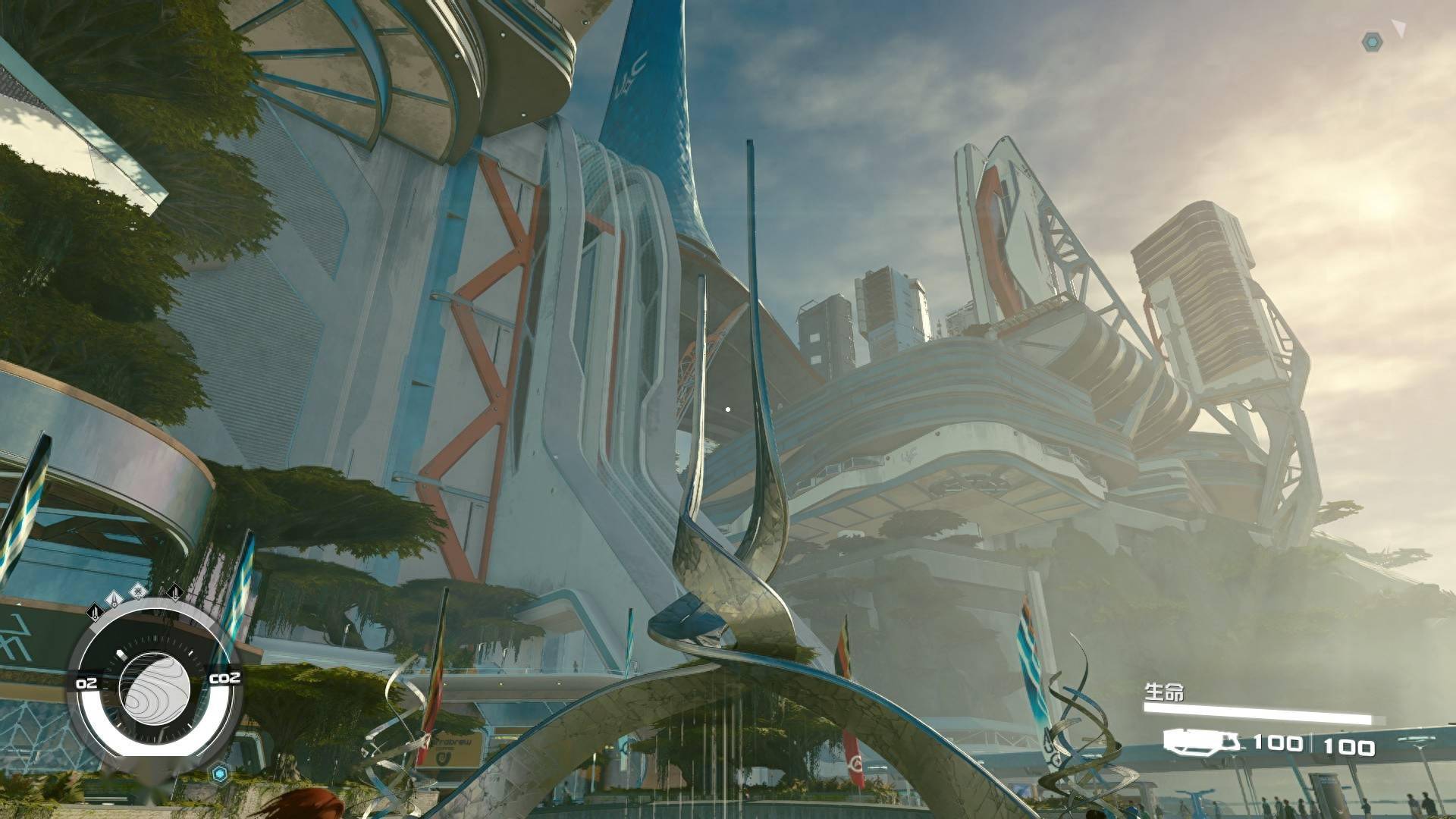Select the equipped weapon icon beside the ammo count
Screen dimensions: 1456x819
click(x=1202, y=741)
